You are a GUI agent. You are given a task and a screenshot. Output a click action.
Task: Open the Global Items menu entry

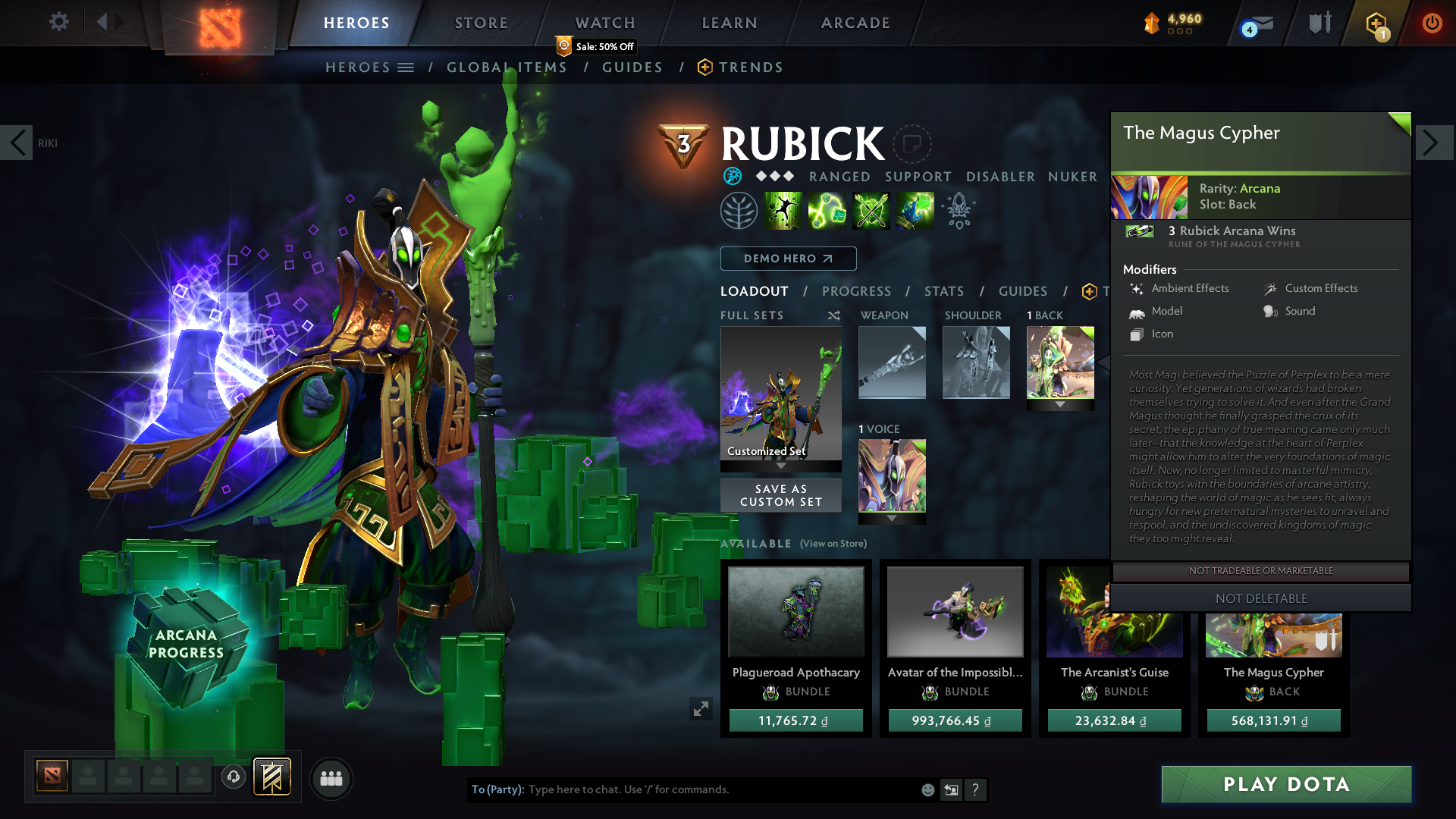[x=507, y=67]
